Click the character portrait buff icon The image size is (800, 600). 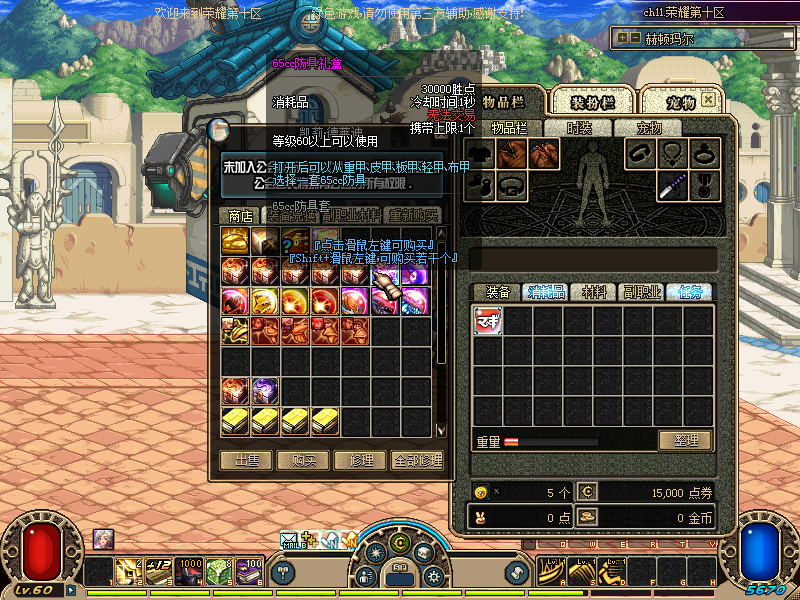coord(104,539)
